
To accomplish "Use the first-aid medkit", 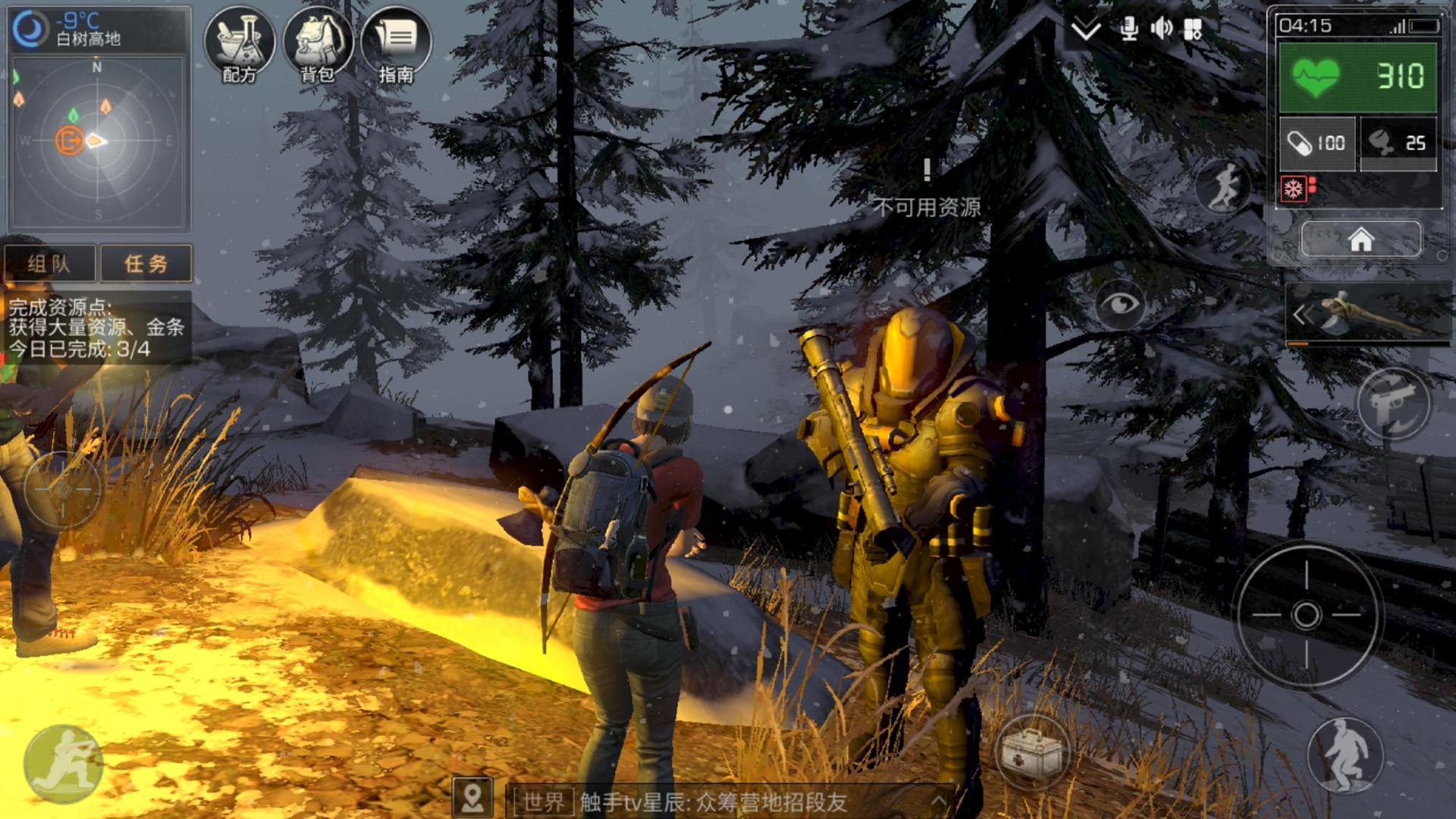I will click(1031, 753).
